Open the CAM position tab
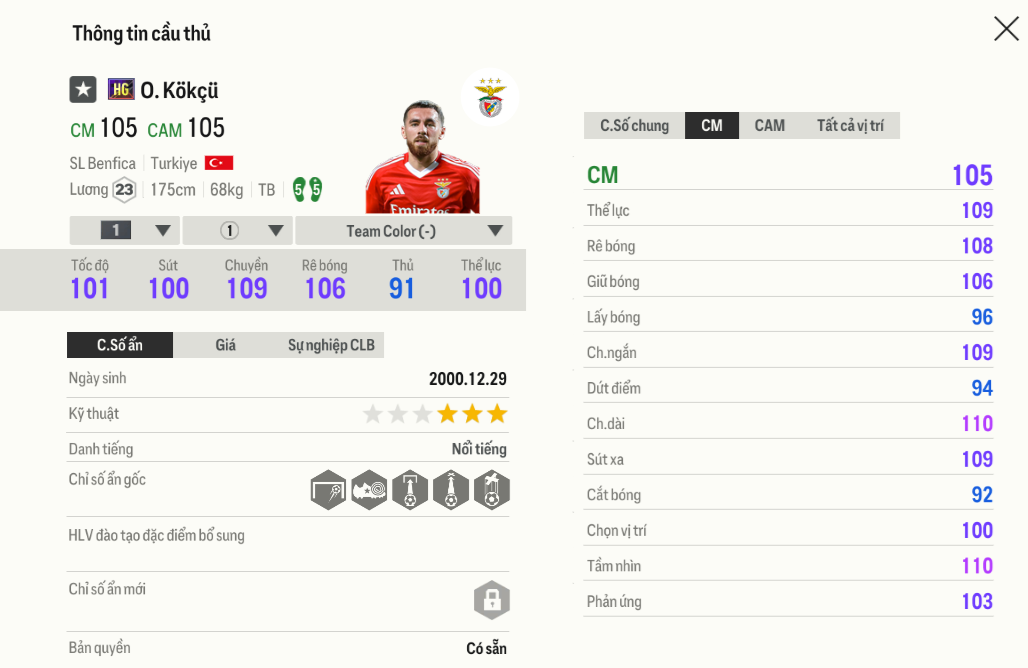Viewport: 1028px width, 668px height. (x=769, y=125)
